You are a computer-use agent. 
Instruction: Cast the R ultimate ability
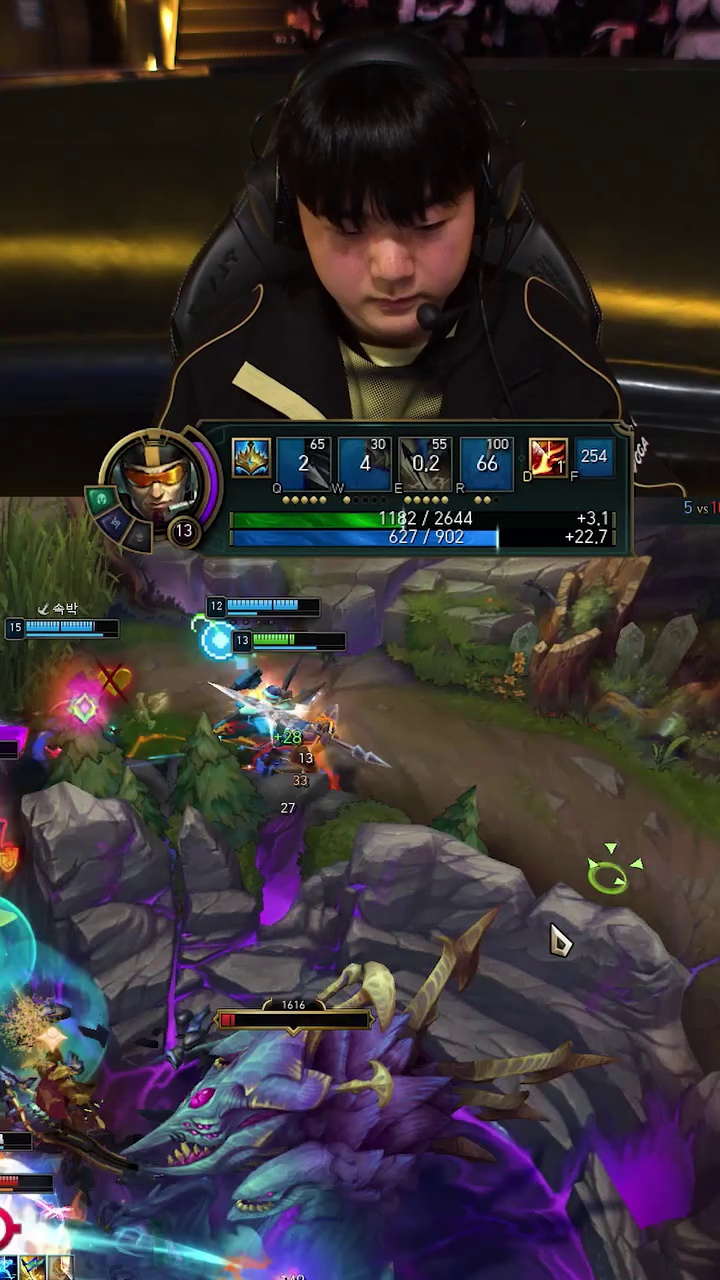click(x=486, y=464)
